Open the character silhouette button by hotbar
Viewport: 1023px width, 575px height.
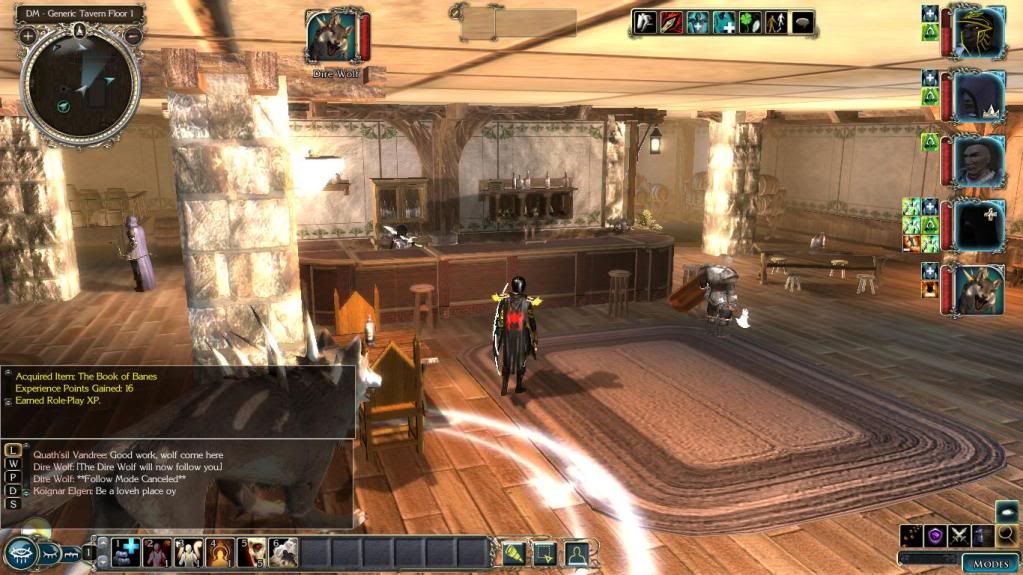(x=577, y=552)
